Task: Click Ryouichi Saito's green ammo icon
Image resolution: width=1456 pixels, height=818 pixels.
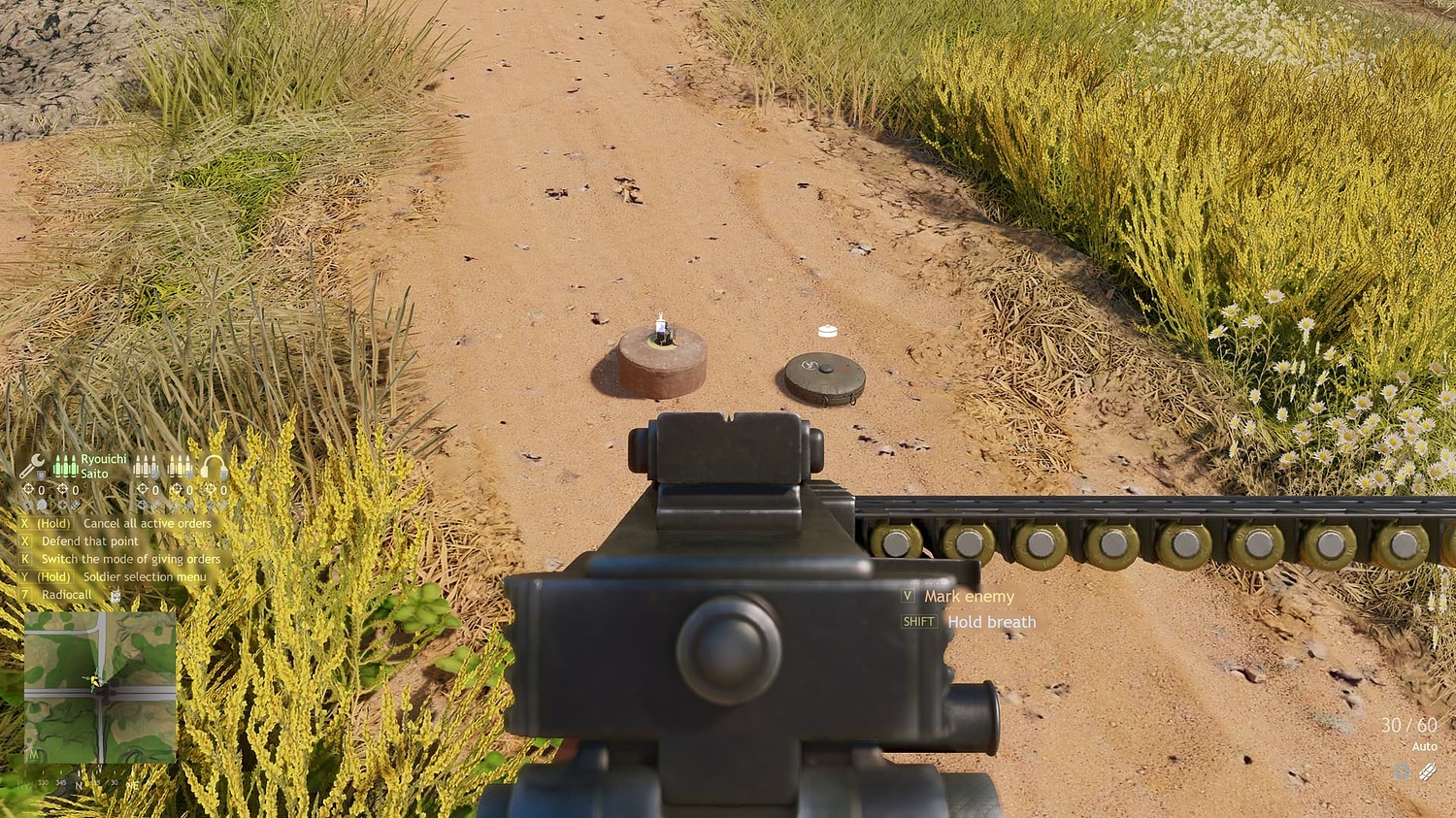Action: click(66, 466)
